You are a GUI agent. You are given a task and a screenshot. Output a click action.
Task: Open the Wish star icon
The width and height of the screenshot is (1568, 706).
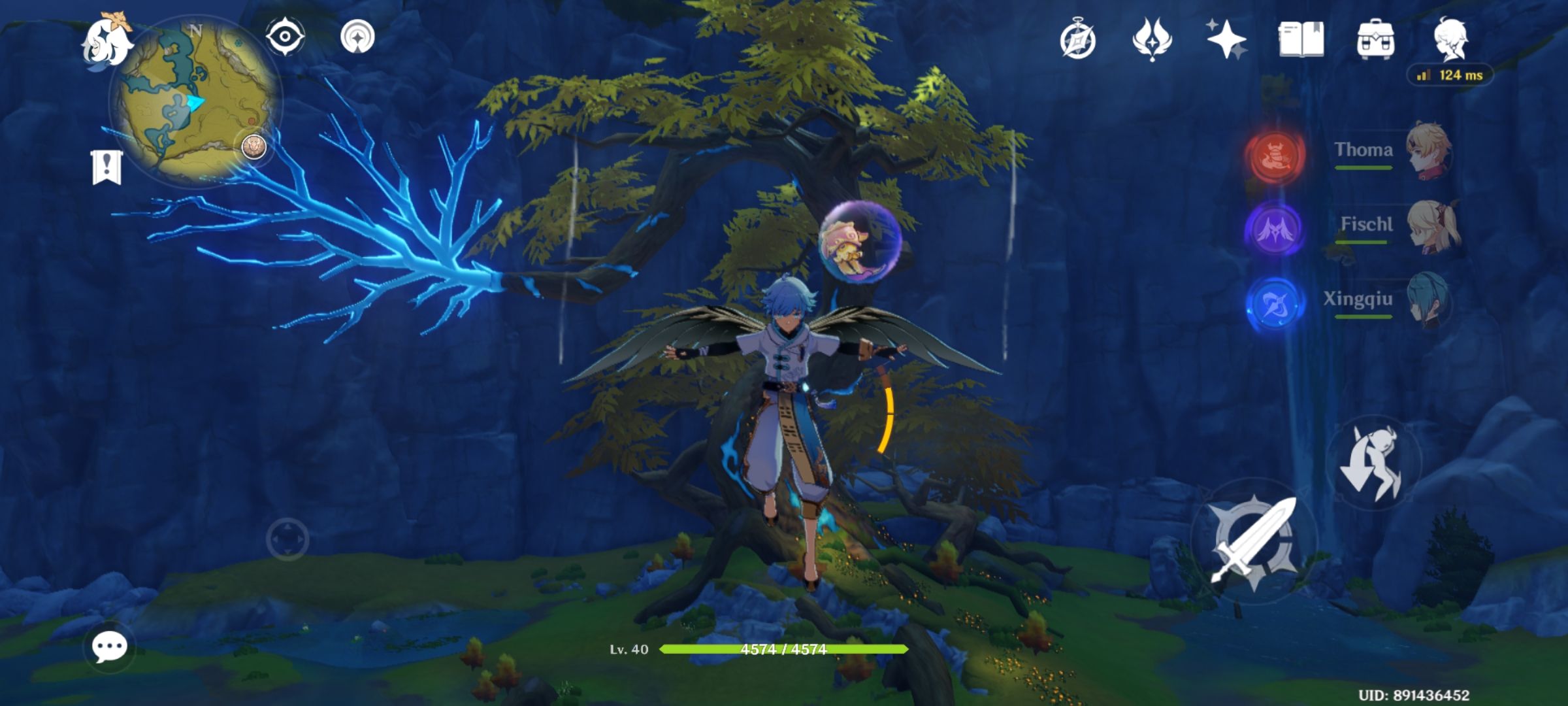click(1227, 40)
